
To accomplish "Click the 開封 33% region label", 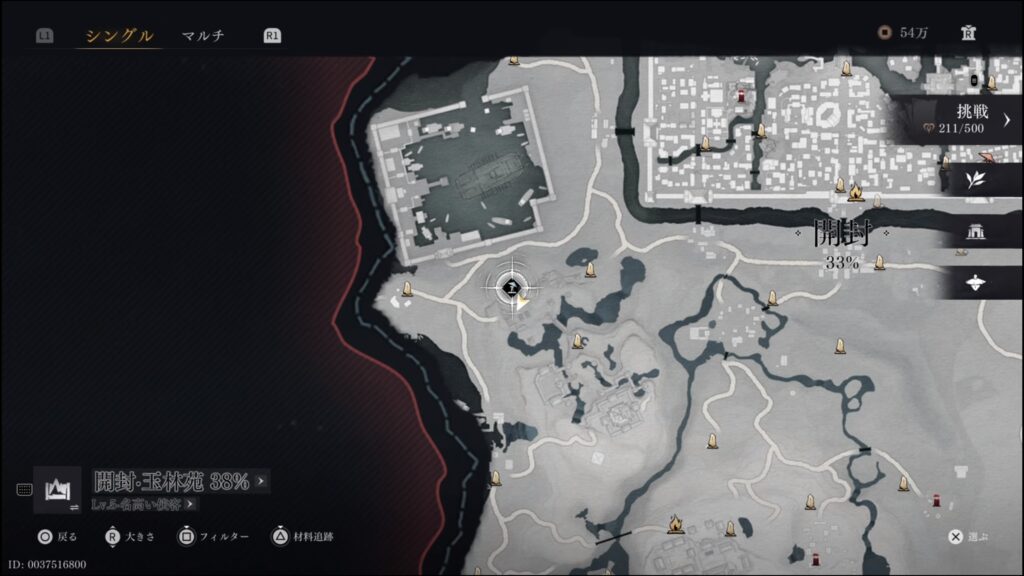I will 842,246.
